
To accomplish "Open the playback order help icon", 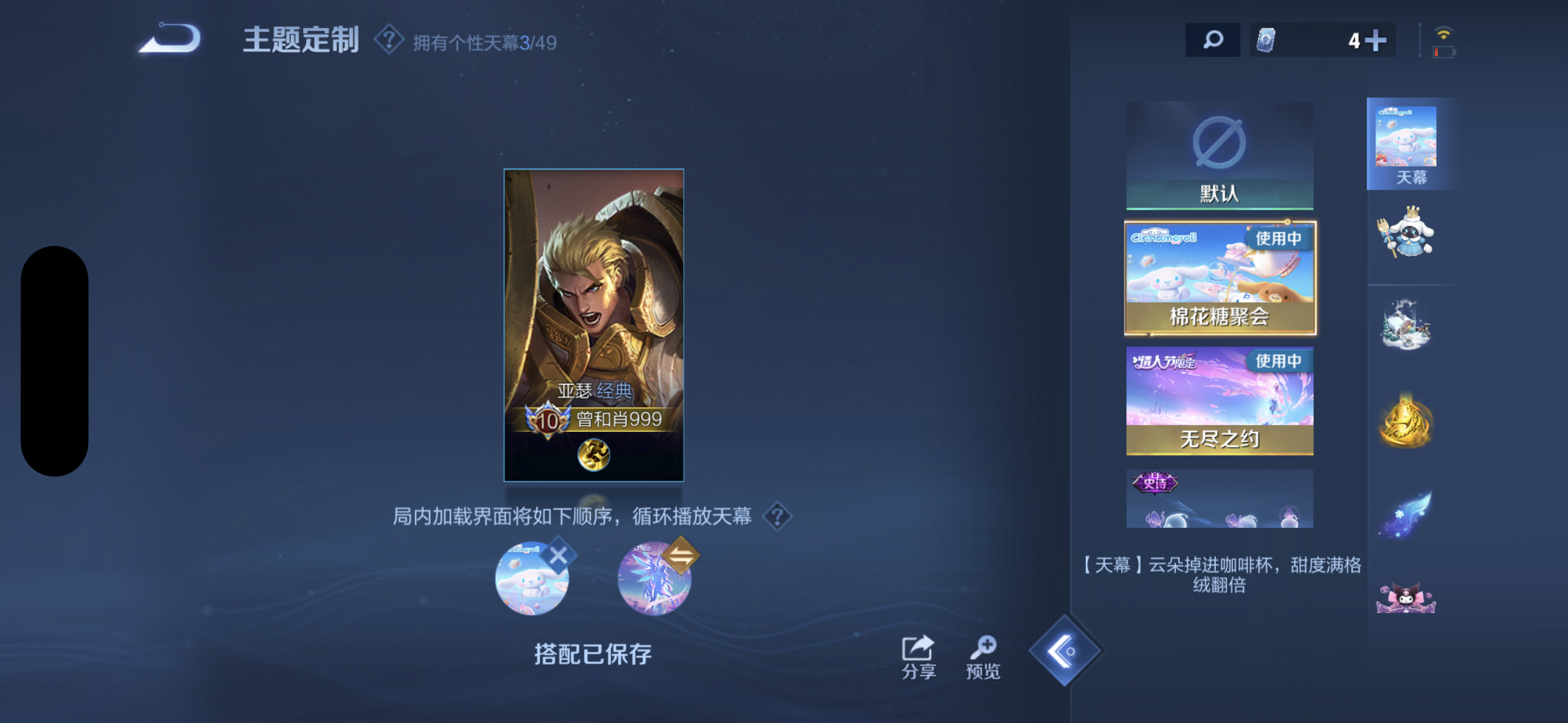I will point(777,517).
